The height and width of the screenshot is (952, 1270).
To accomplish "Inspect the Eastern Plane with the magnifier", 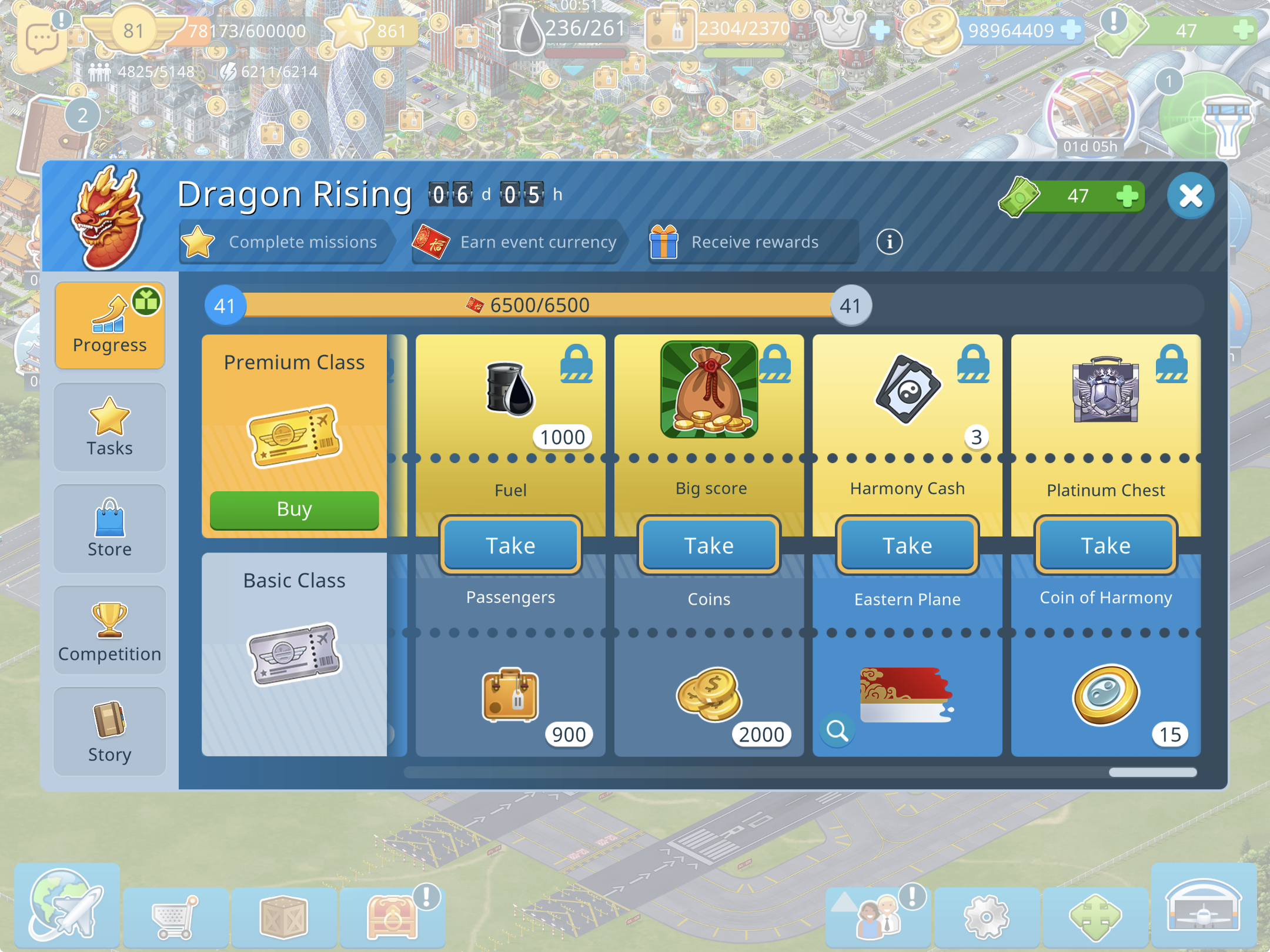I will coord(837,731).
